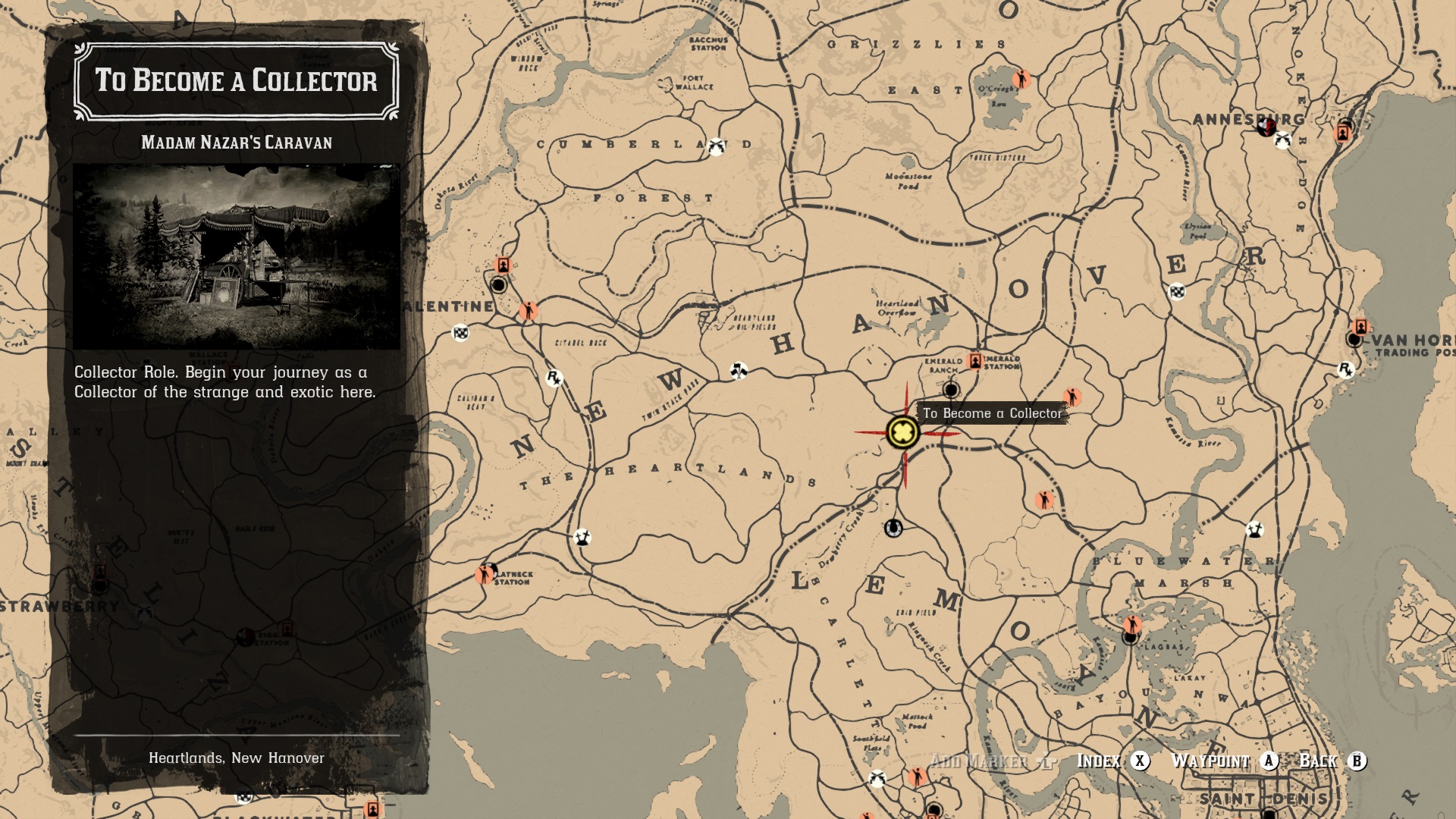Screen dimensions: 1456x819
Task: Select the red and black mask icon at Annesburg
Action: point(1265,126)
